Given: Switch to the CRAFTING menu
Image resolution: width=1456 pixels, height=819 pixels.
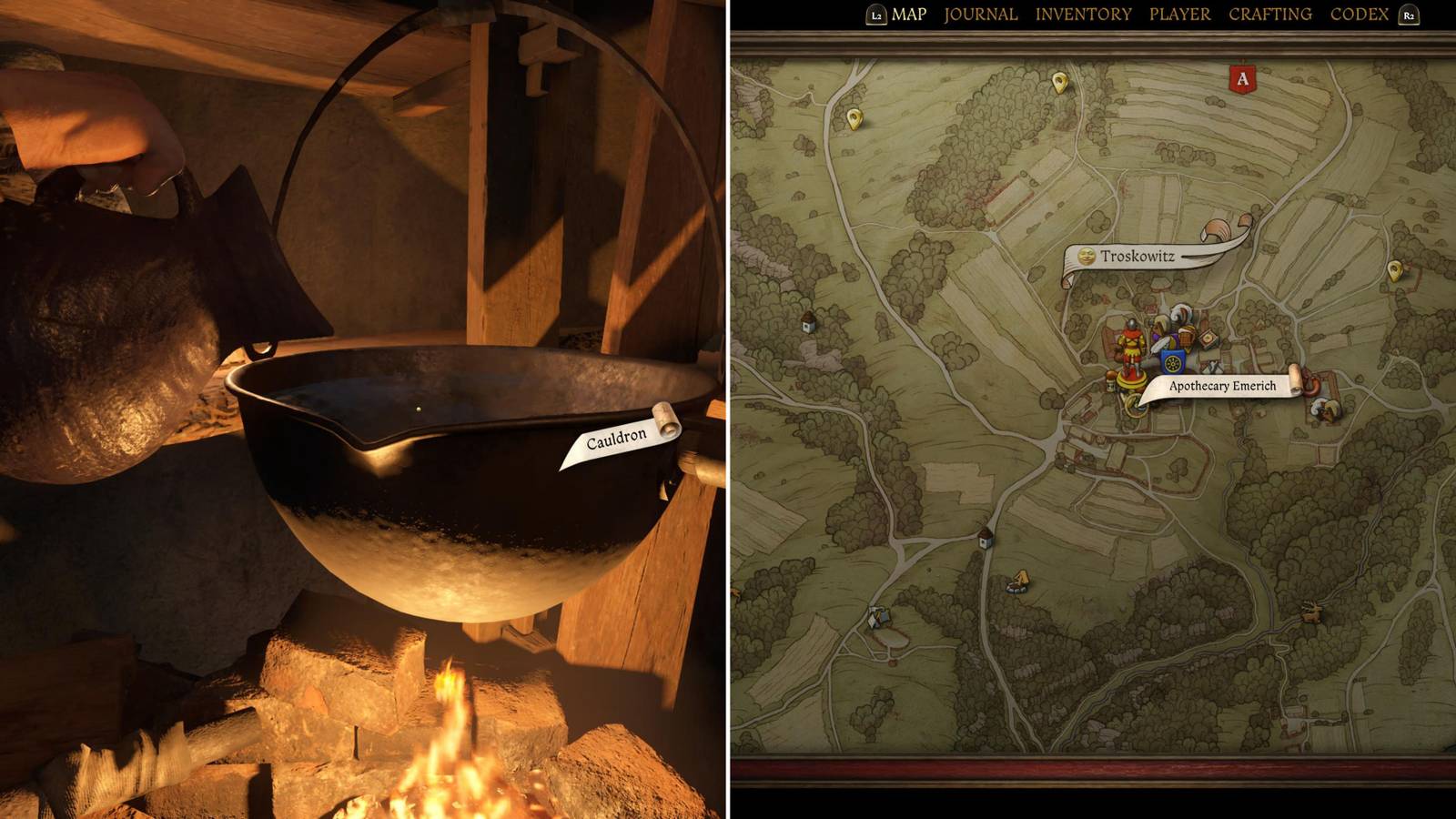Looking at the screenshot, I should pos(1270,15).
